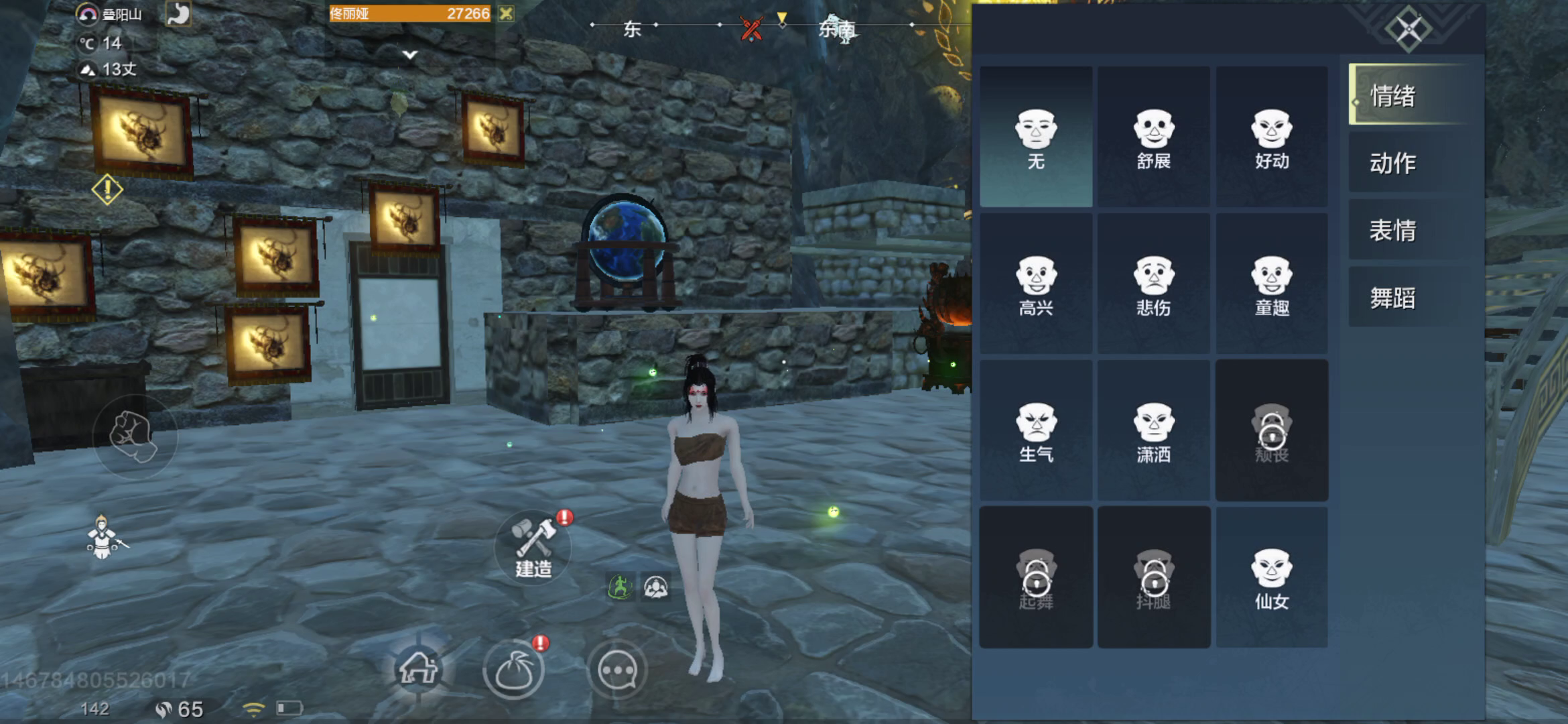Choose the 无 emotion tile

[1036, 137]
